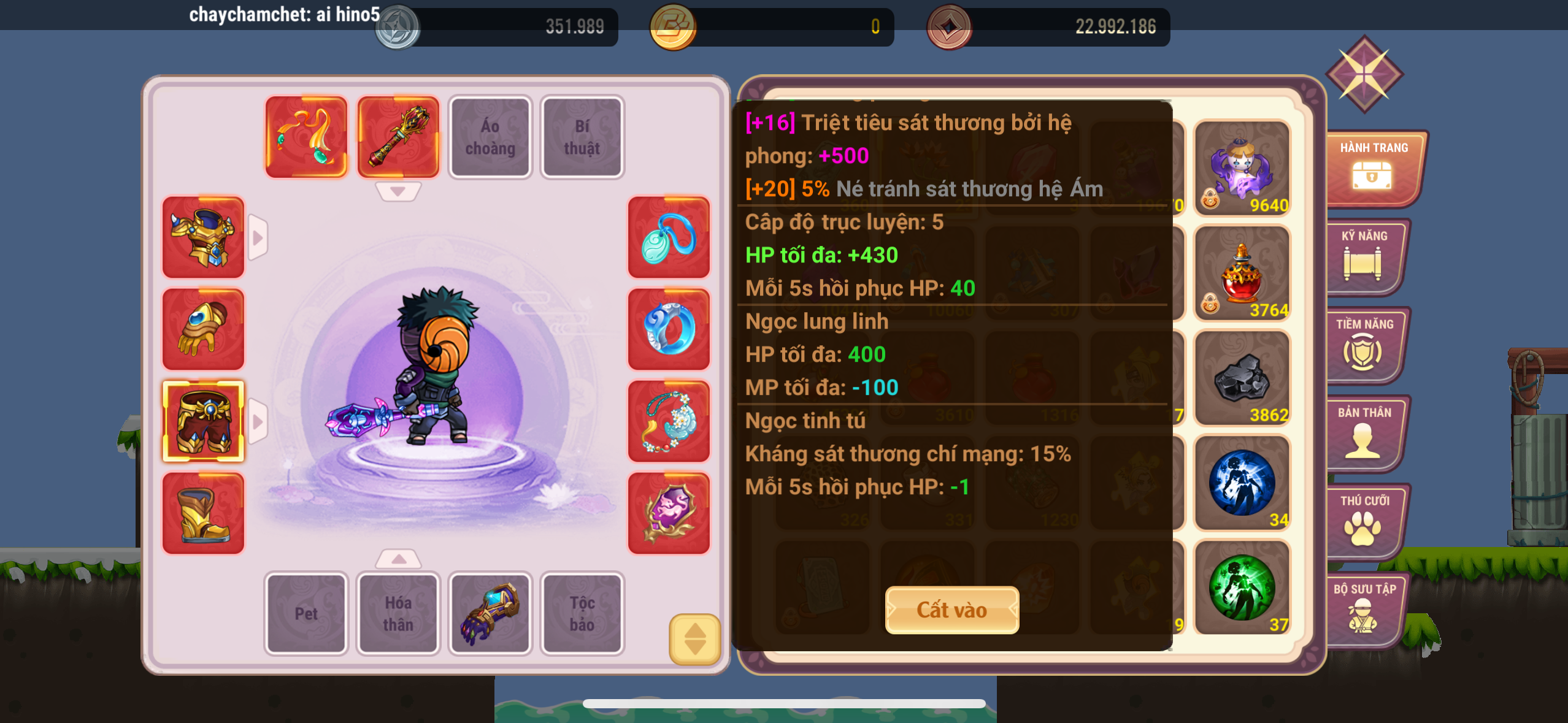
Task: Select the Tiềm Năng tab
Action: (1364, 345)
